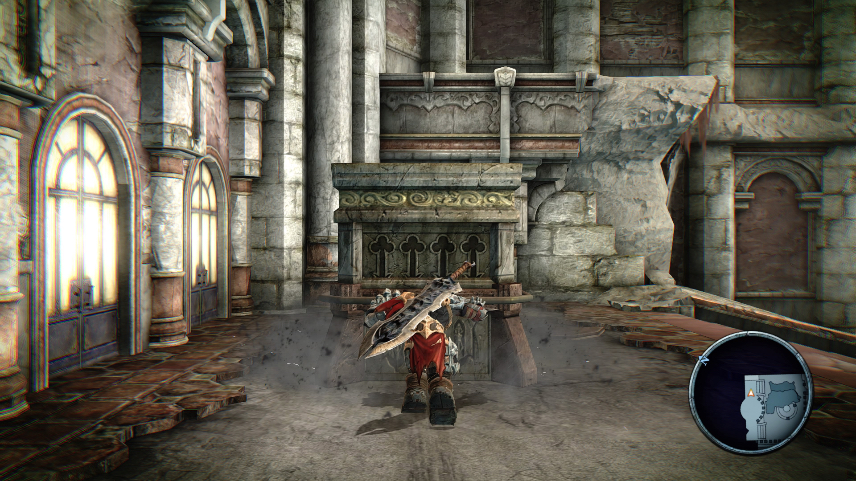The image size is (856, 481).
Task: Open the circular minimap
Action: [751, 393]
